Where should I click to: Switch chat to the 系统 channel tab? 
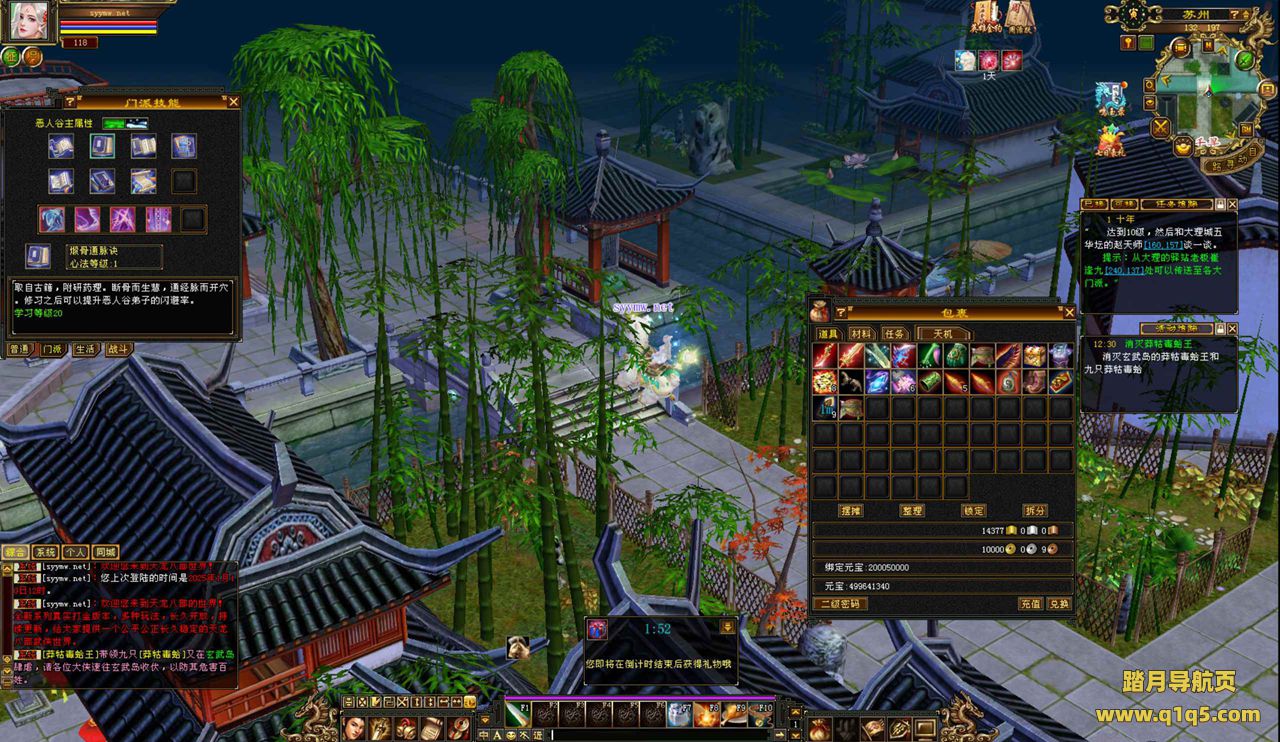click(45, 552)
